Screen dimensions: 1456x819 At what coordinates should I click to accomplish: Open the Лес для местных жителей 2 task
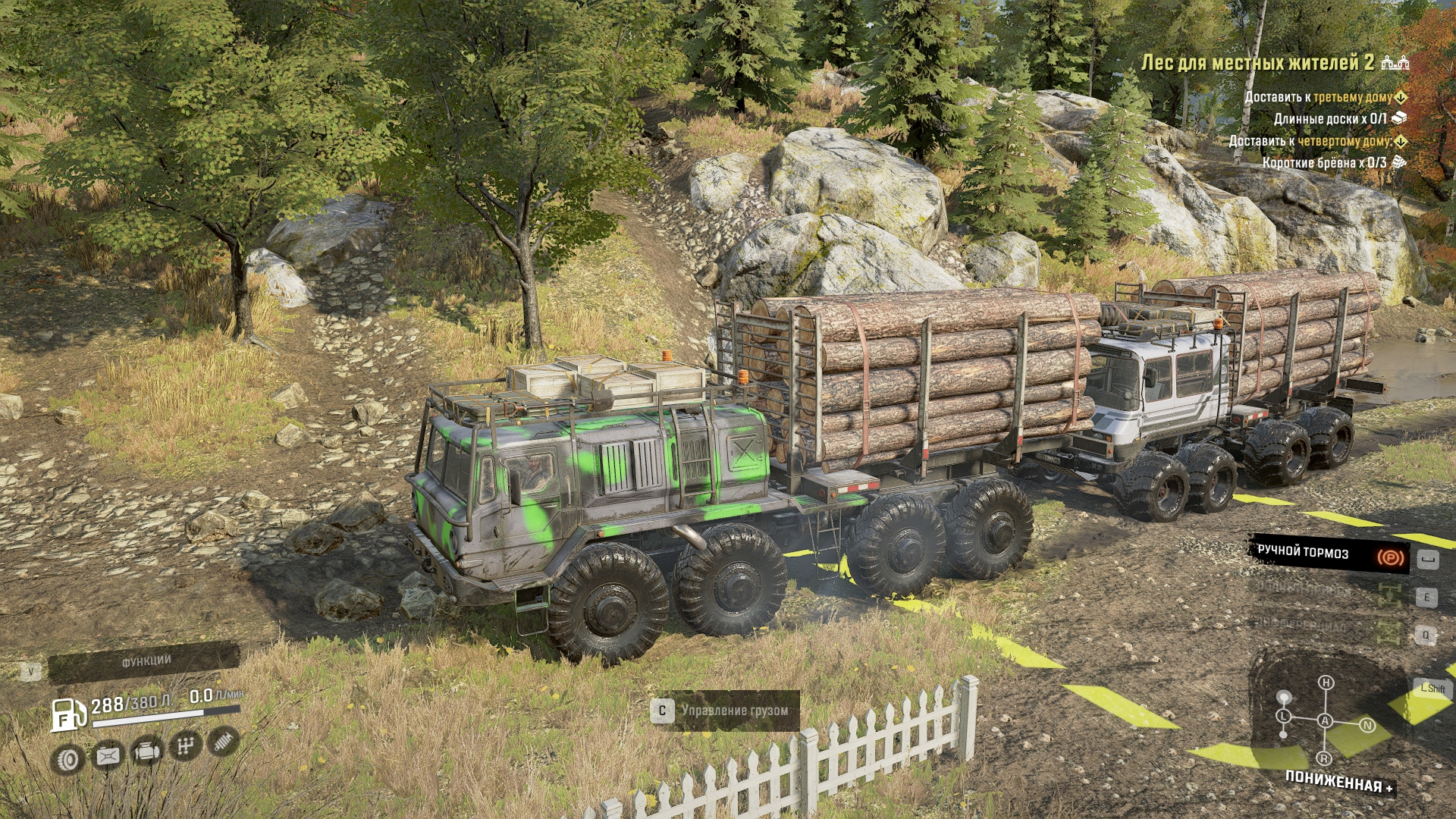(1257, 63)
